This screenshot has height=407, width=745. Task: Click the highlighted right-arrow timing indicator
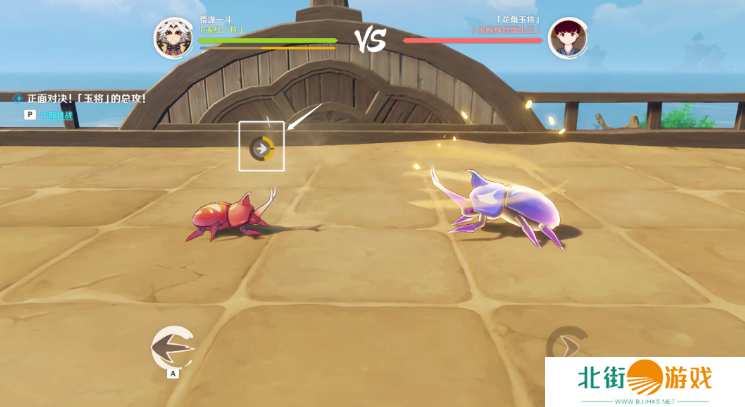tap(261, 148)
